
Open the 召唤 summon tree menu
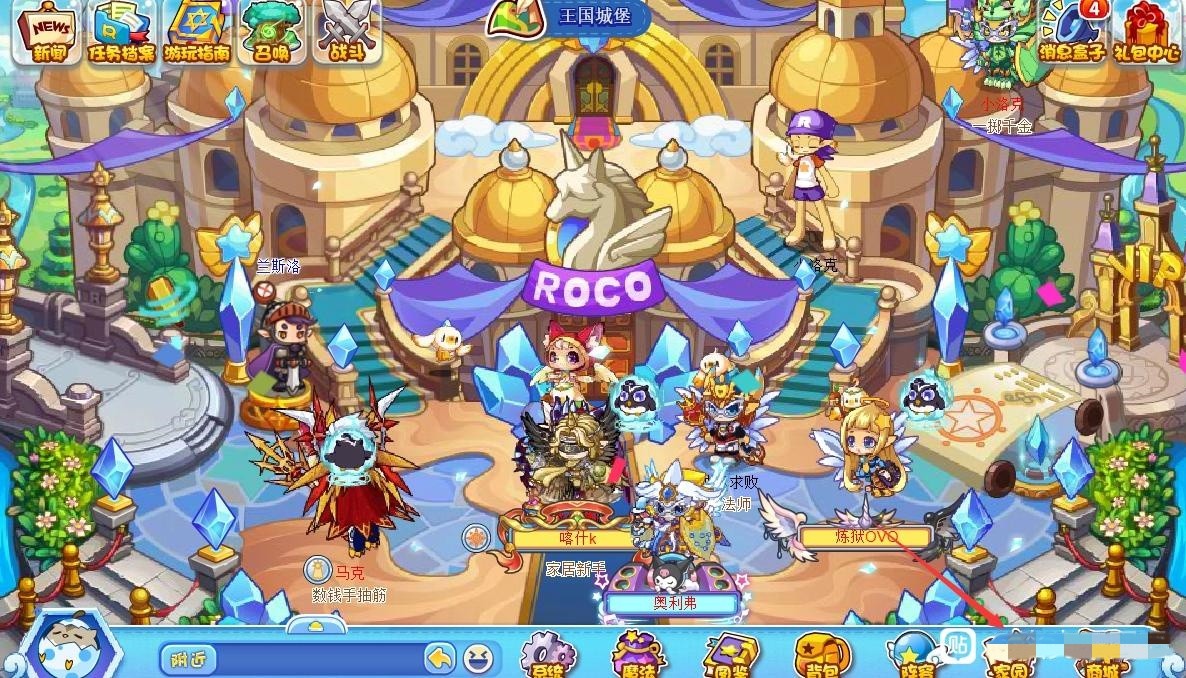point(272,32)
